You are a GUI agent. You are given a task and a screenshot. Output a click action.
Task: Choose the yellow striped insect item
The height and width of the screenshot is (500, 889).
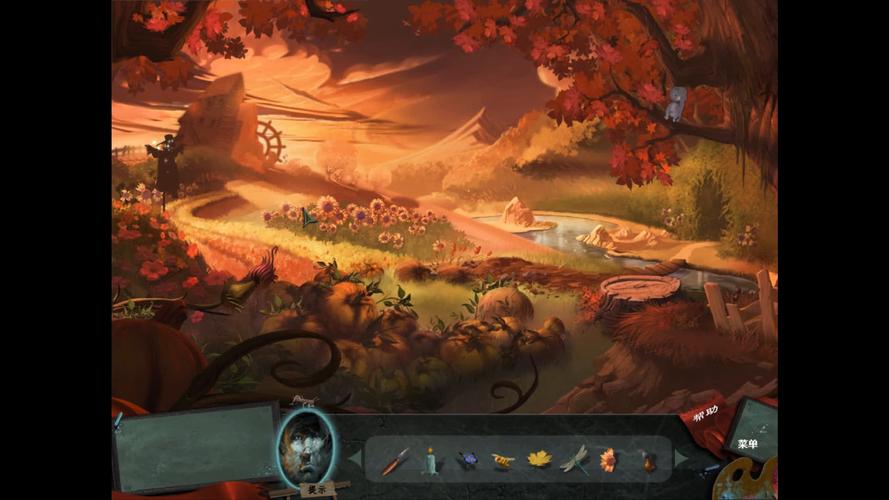[503, 460]
